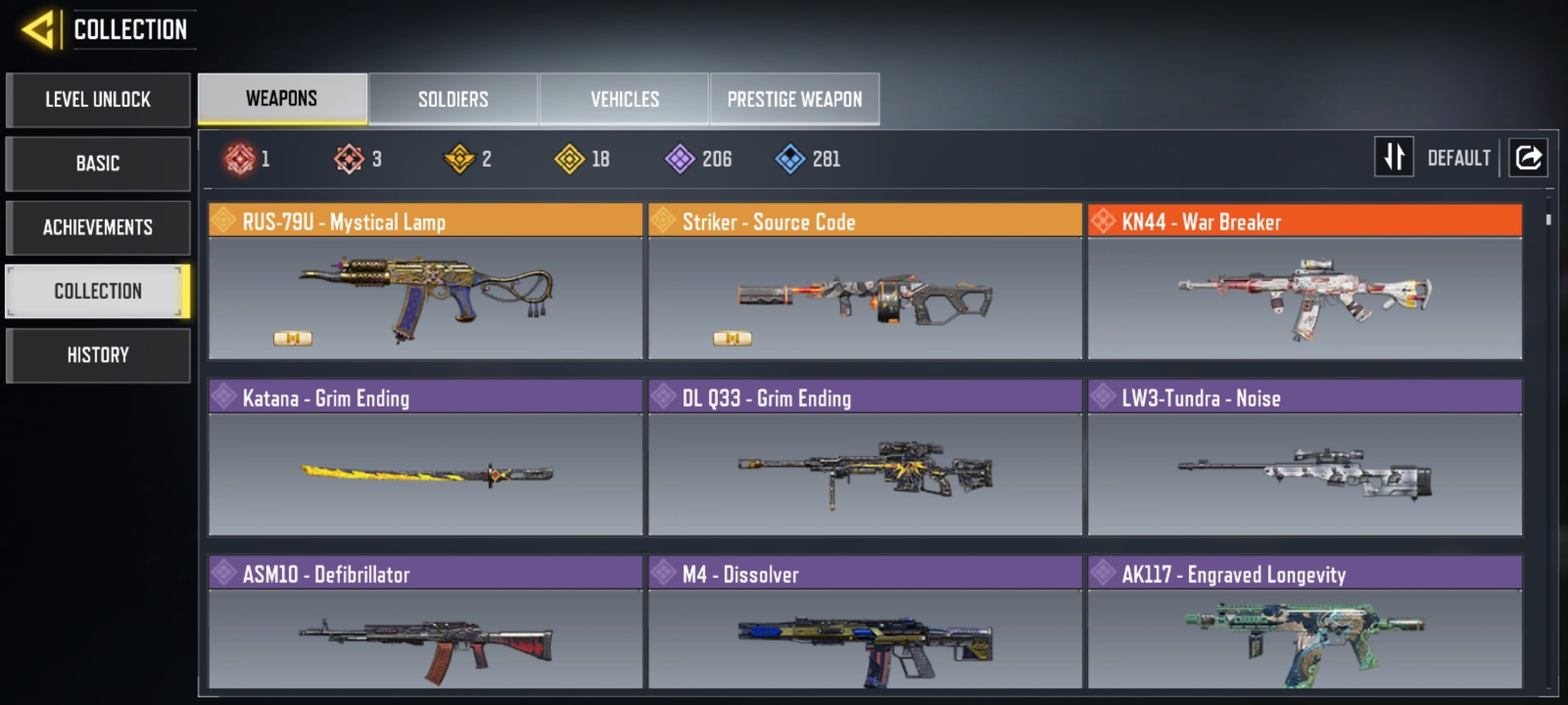
Task: Select the yellow Epic rarity filter showing 18
Action: pos(571,159)
